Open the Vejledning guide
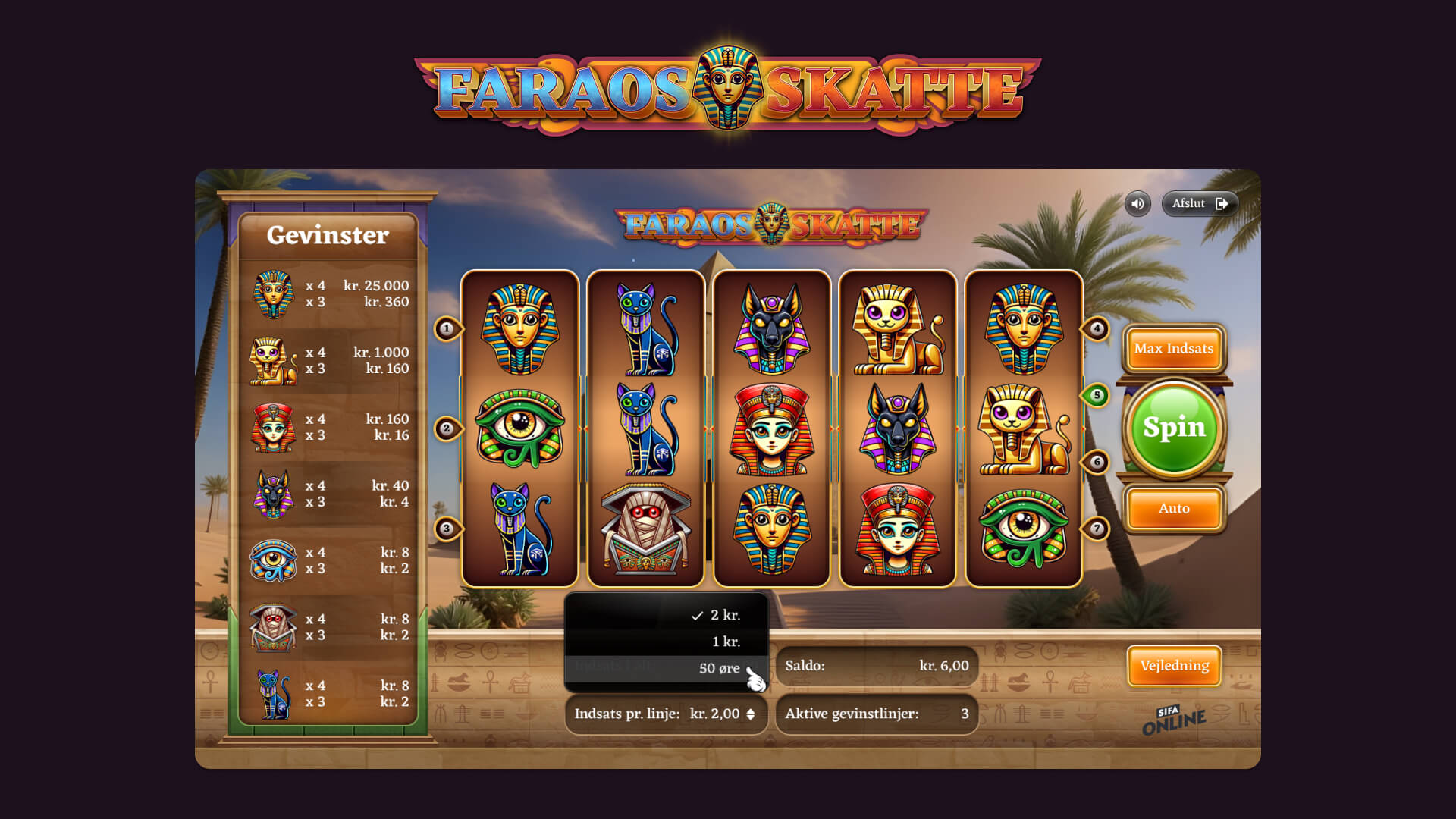 (1174, 666)
